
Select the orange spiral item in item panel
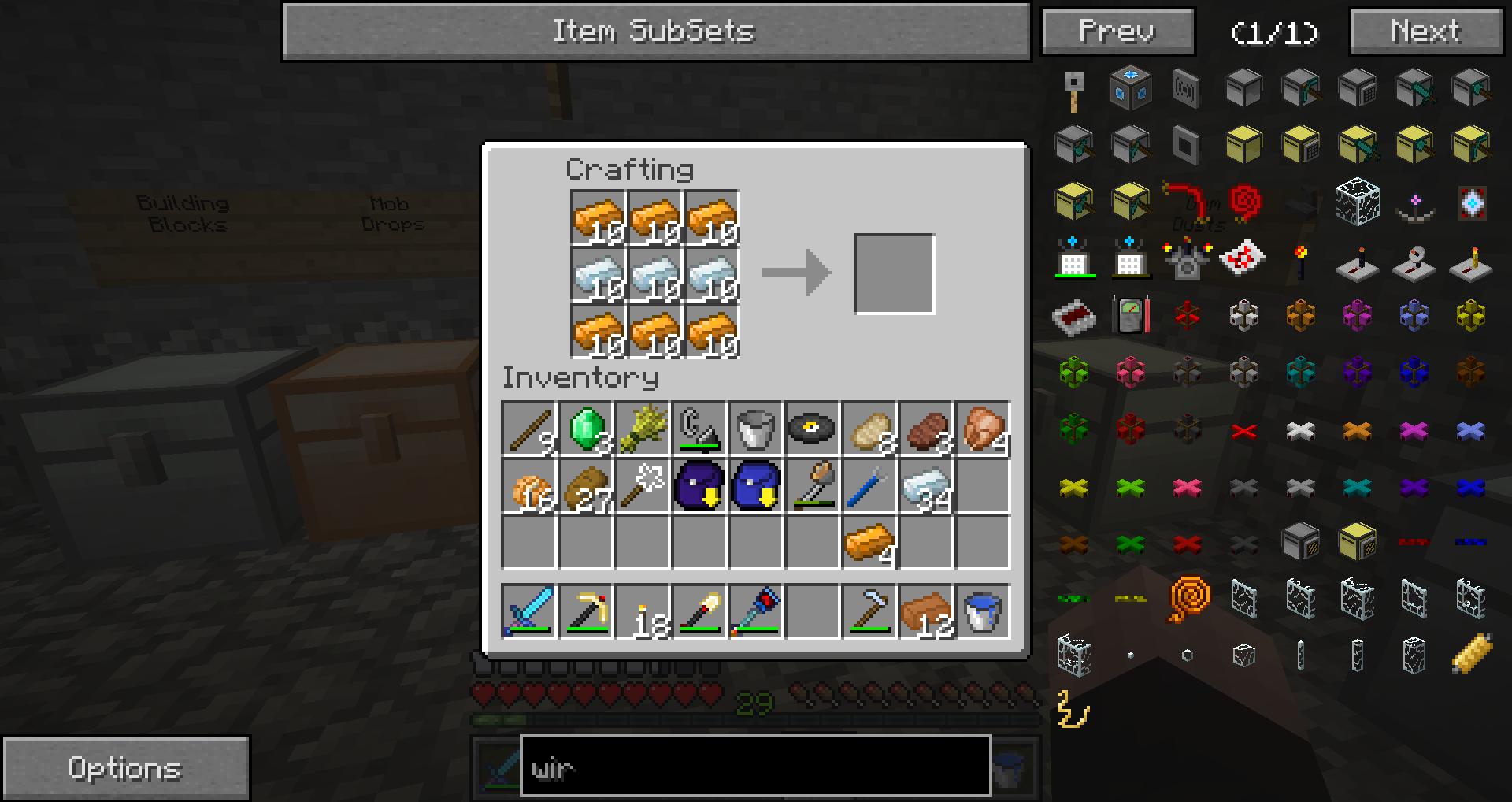coord(1188,599)
